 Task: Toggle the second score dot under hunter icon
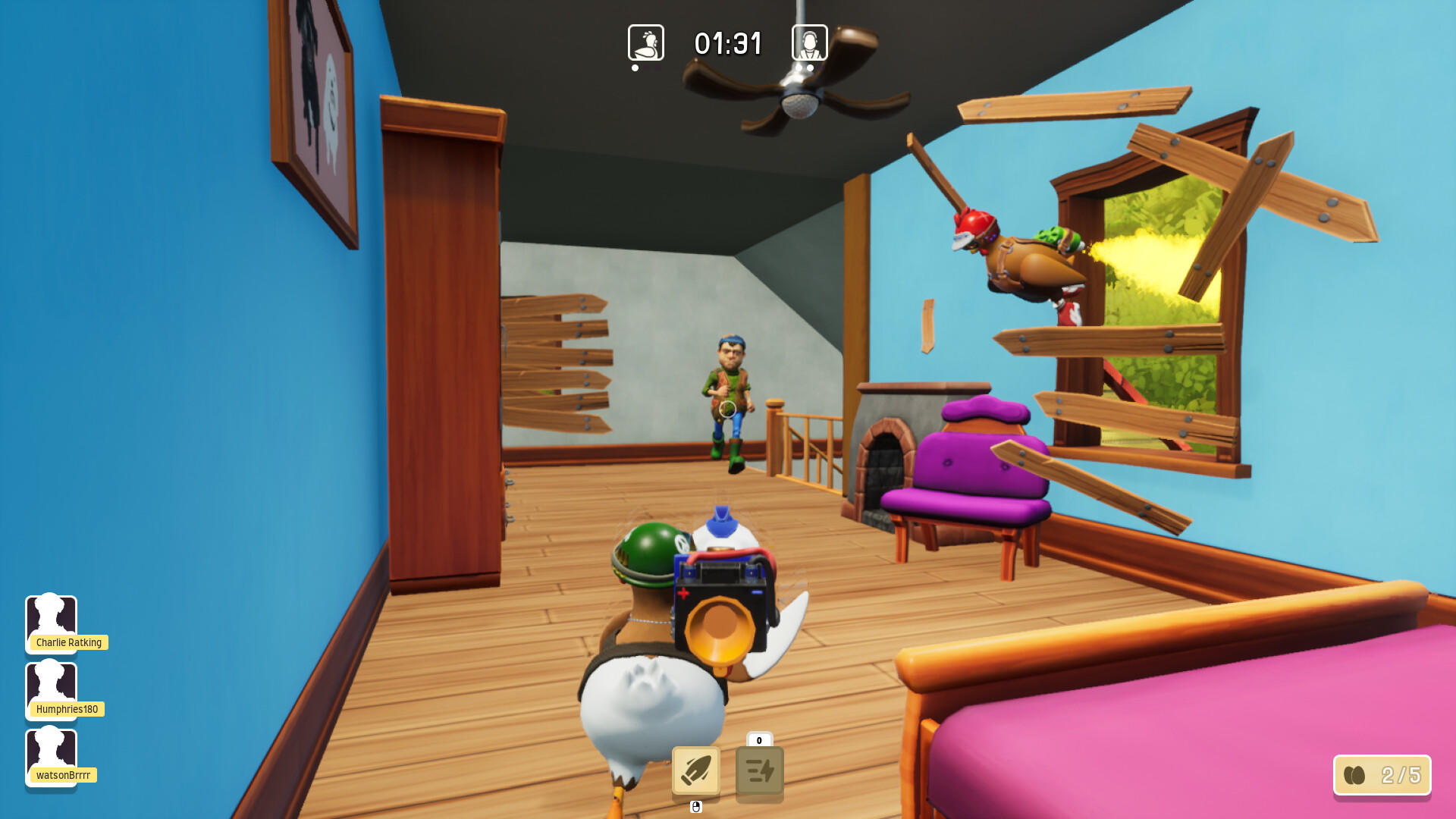click(x=810, y=68)
